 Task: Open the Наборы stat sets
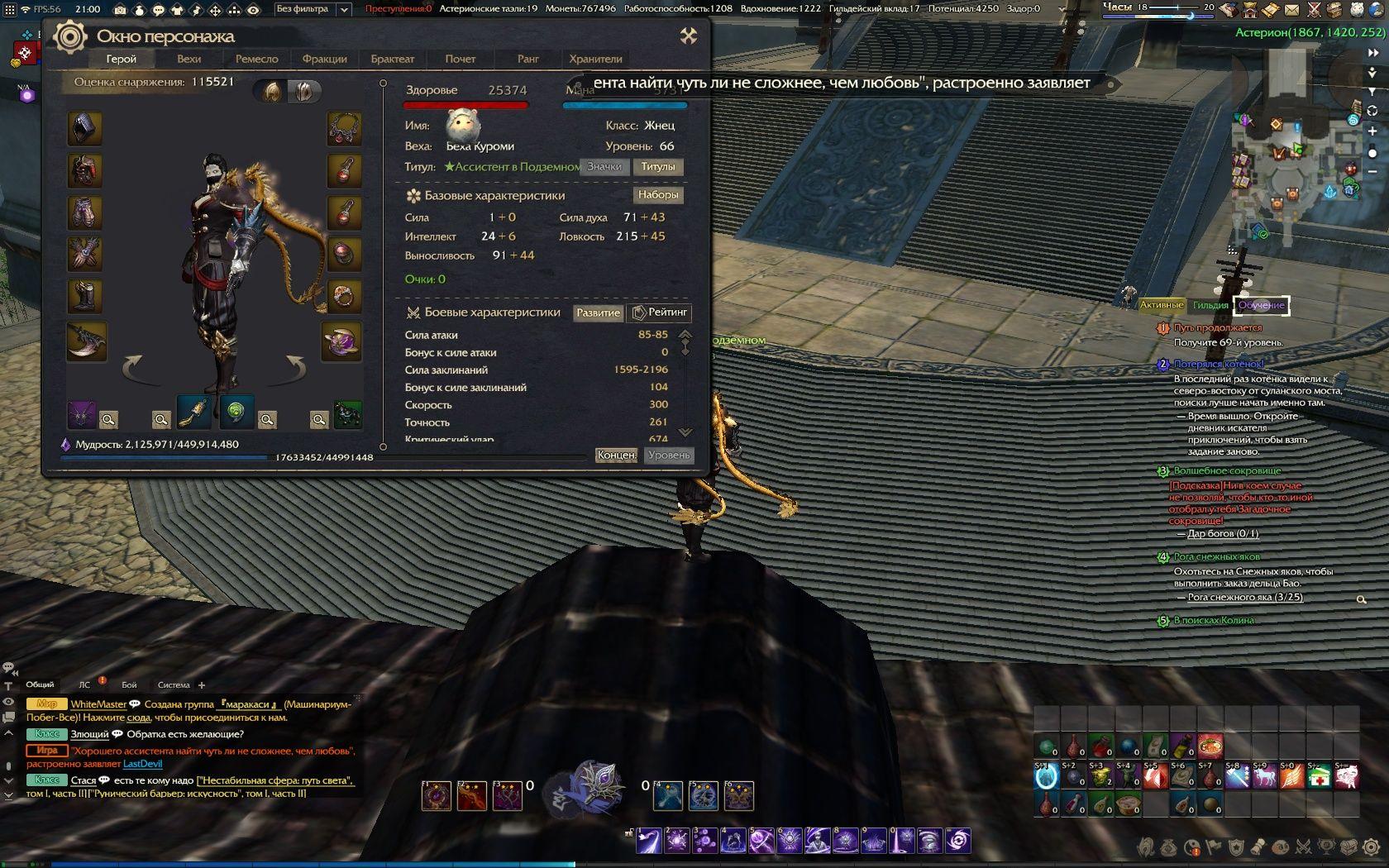[x=658, y=195]
